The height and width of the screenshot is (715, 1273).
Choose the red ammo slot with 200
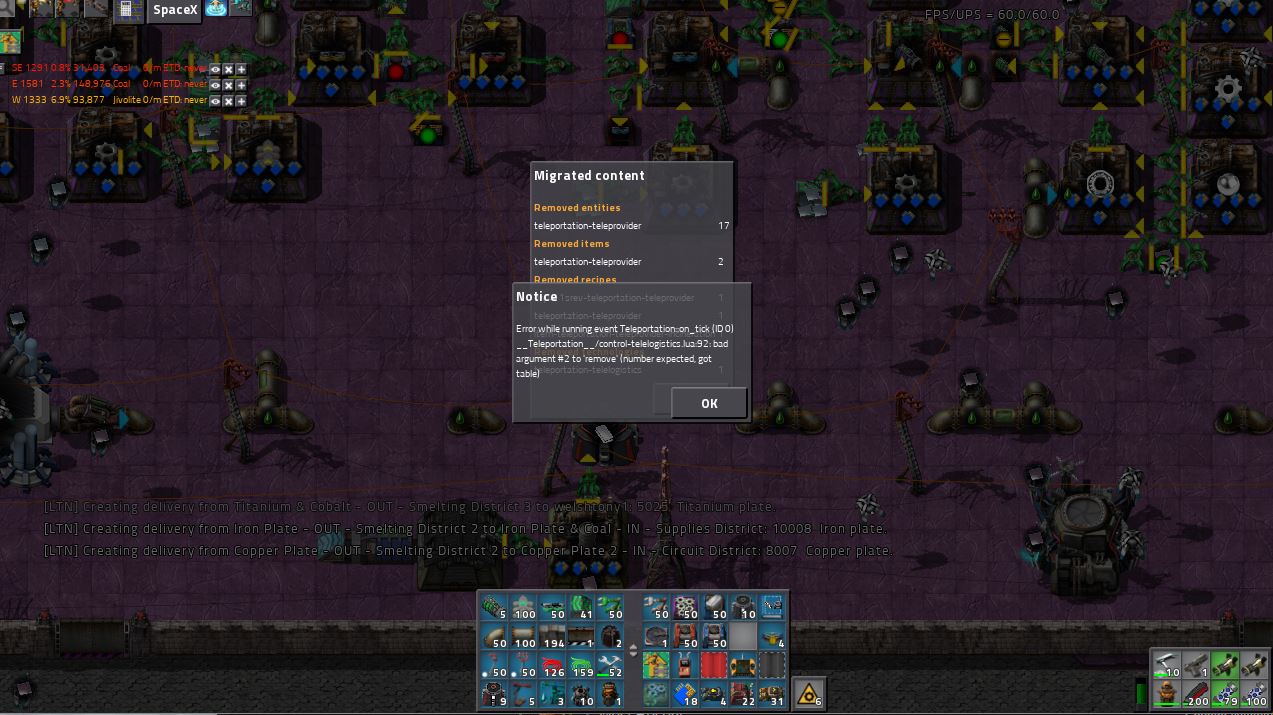tap(1195, 693)
